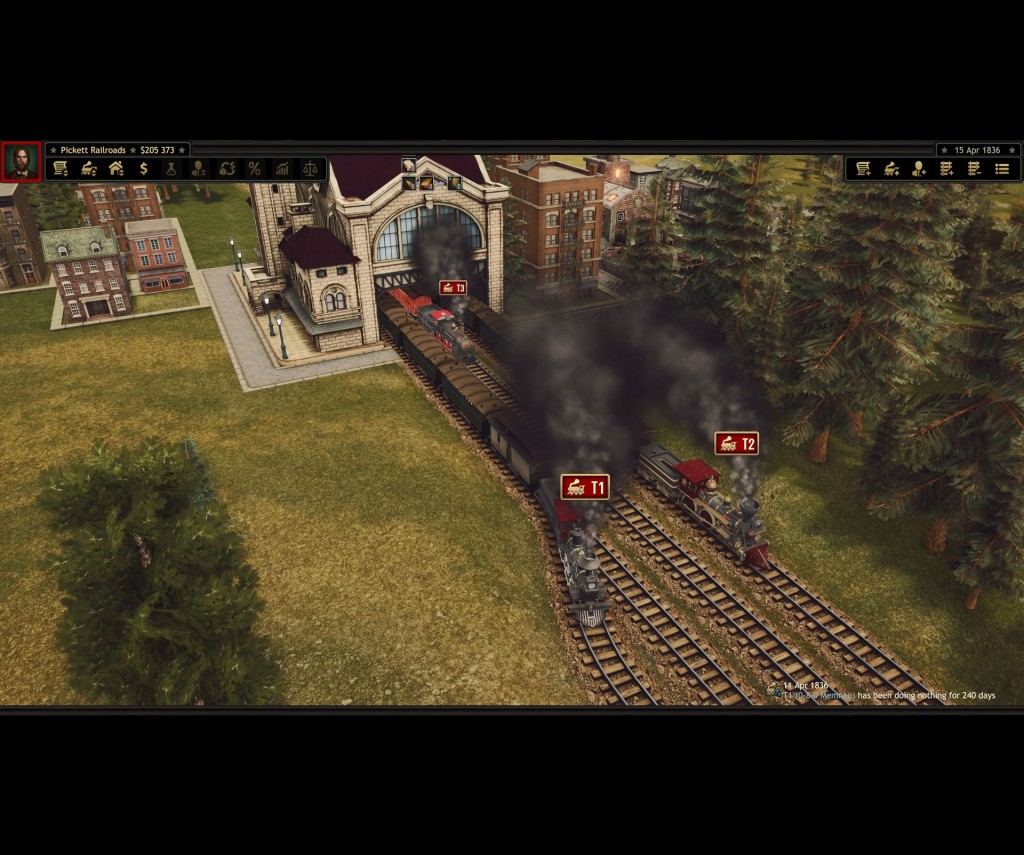This screenshot has height=855, width=1024.
Task: Select train T2 by its label
Action: (736, 443)
